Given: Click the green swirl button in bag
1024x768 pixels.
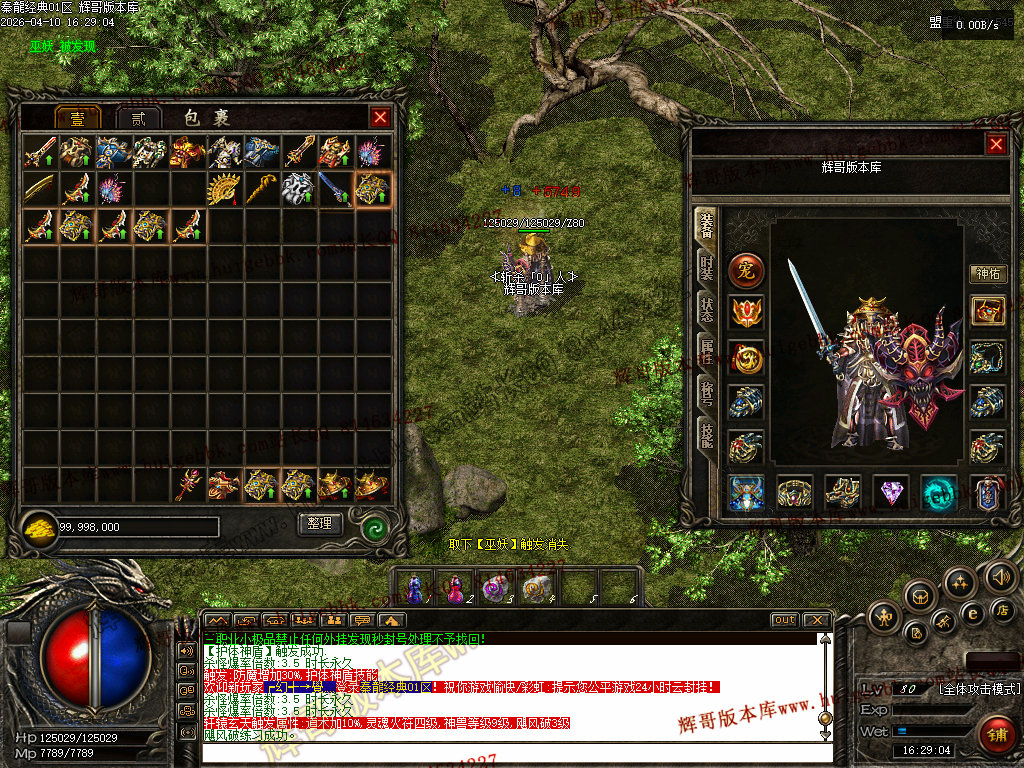Looking at the screenshot, I should pos(375,525).
